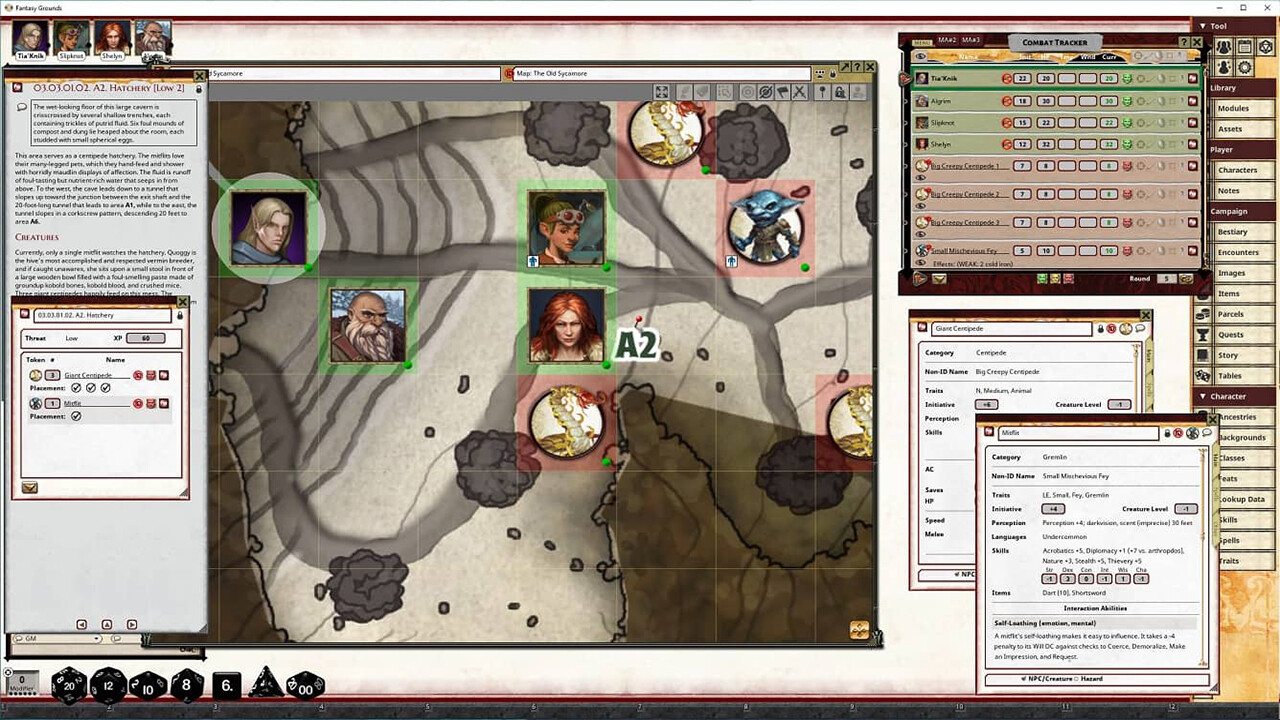Collapse the Character section in the sidebar
Image resolution: width=1280 pixels, height=720 pixels.
(x=1207, y=396)
